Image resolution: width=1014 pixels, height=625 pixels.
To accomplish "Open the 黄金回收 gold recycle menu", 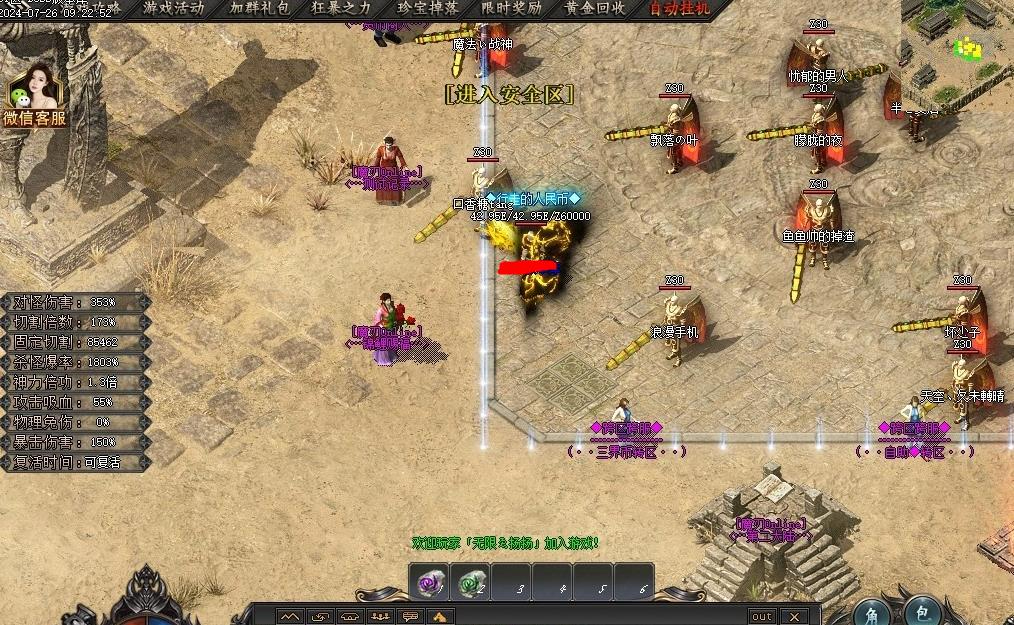I will tap(595, 8).
